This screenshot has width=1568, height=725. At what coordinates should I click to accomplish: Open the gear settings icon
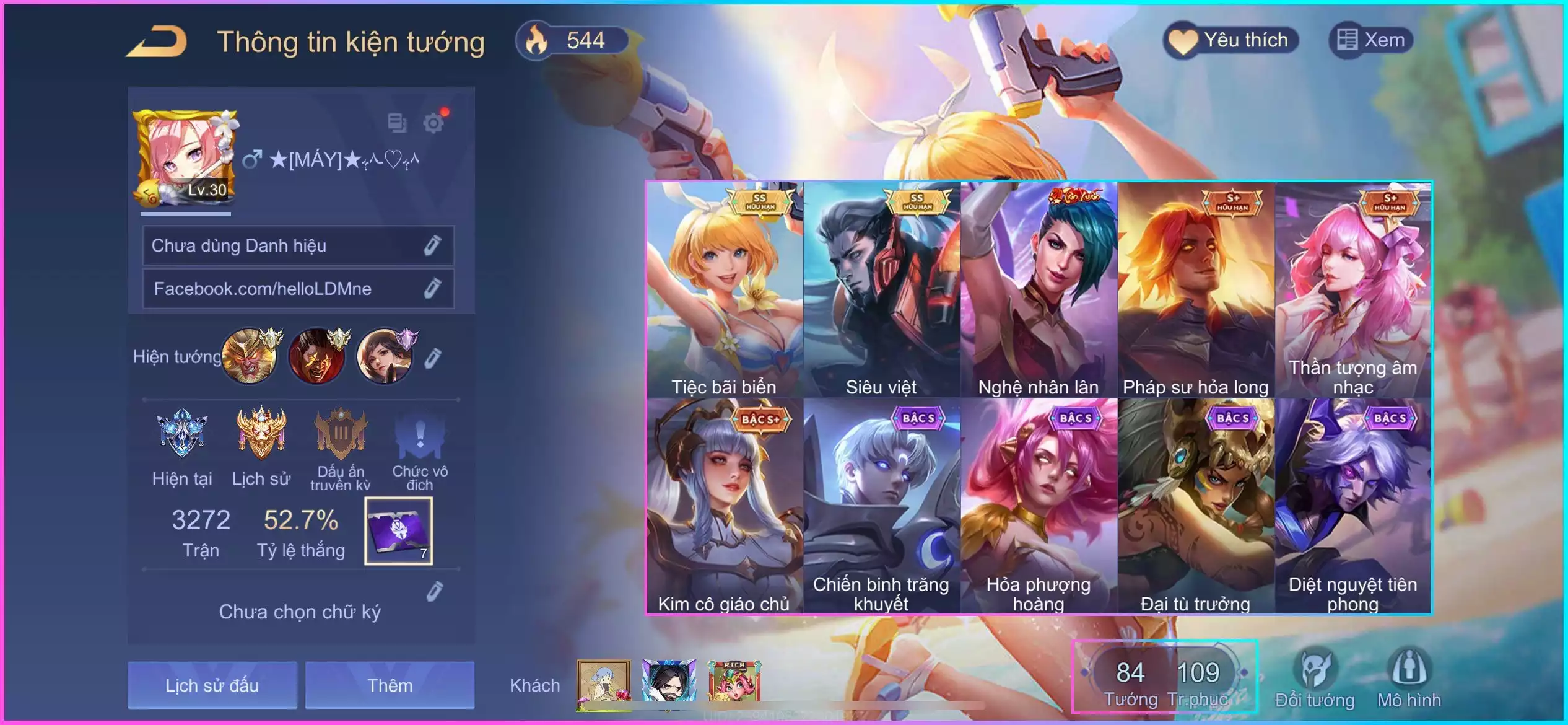(433, 123)
